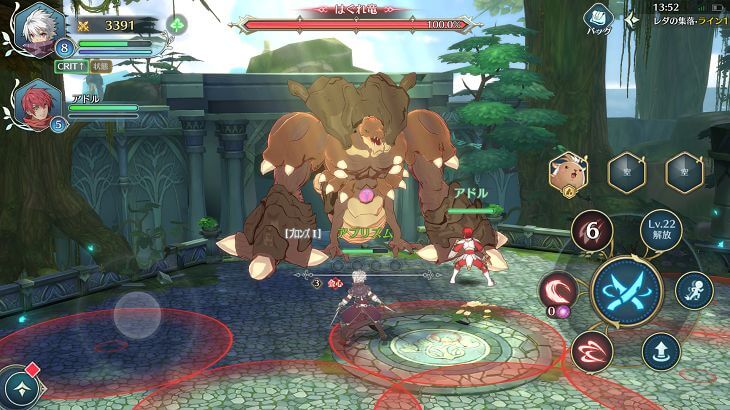Select the white-haired player character portrait
The image size is (730, 410).
tap(37, 27)
